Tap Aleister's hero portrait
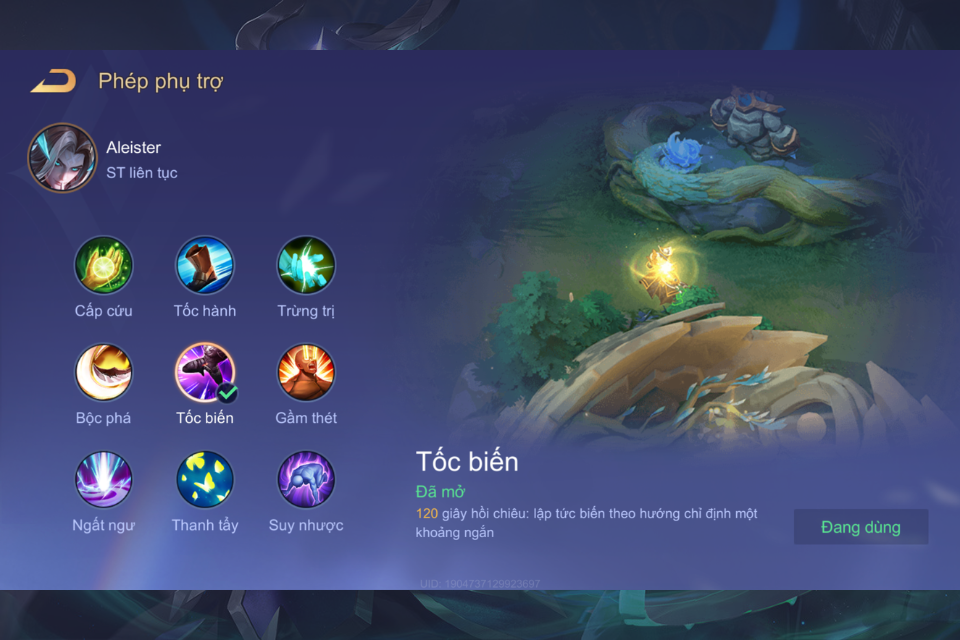Screen dimensions: 960x640 click(x=62, y=159)
